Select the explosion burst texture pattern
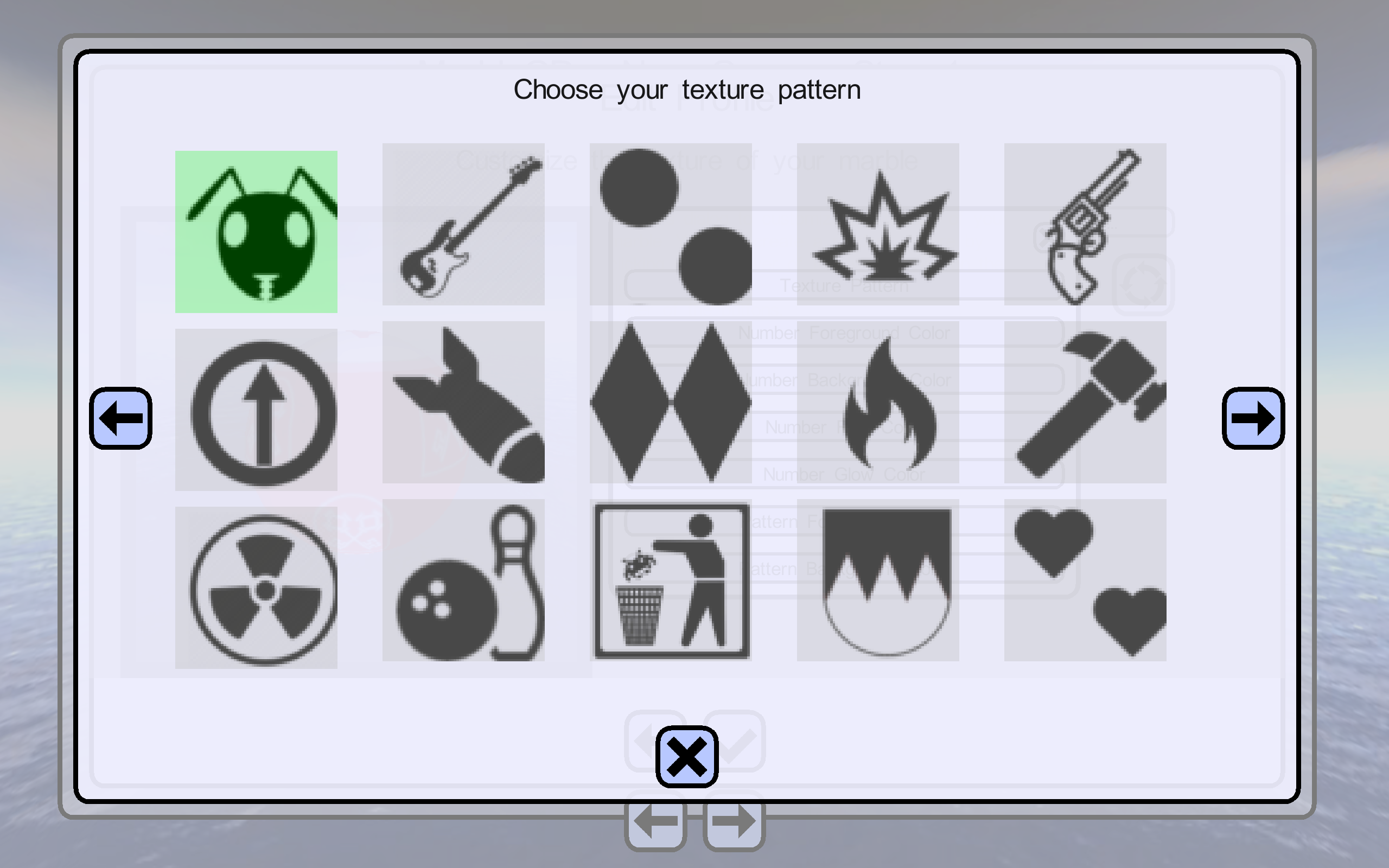Viewport: 1389px width, 868px height. point(877,225)
